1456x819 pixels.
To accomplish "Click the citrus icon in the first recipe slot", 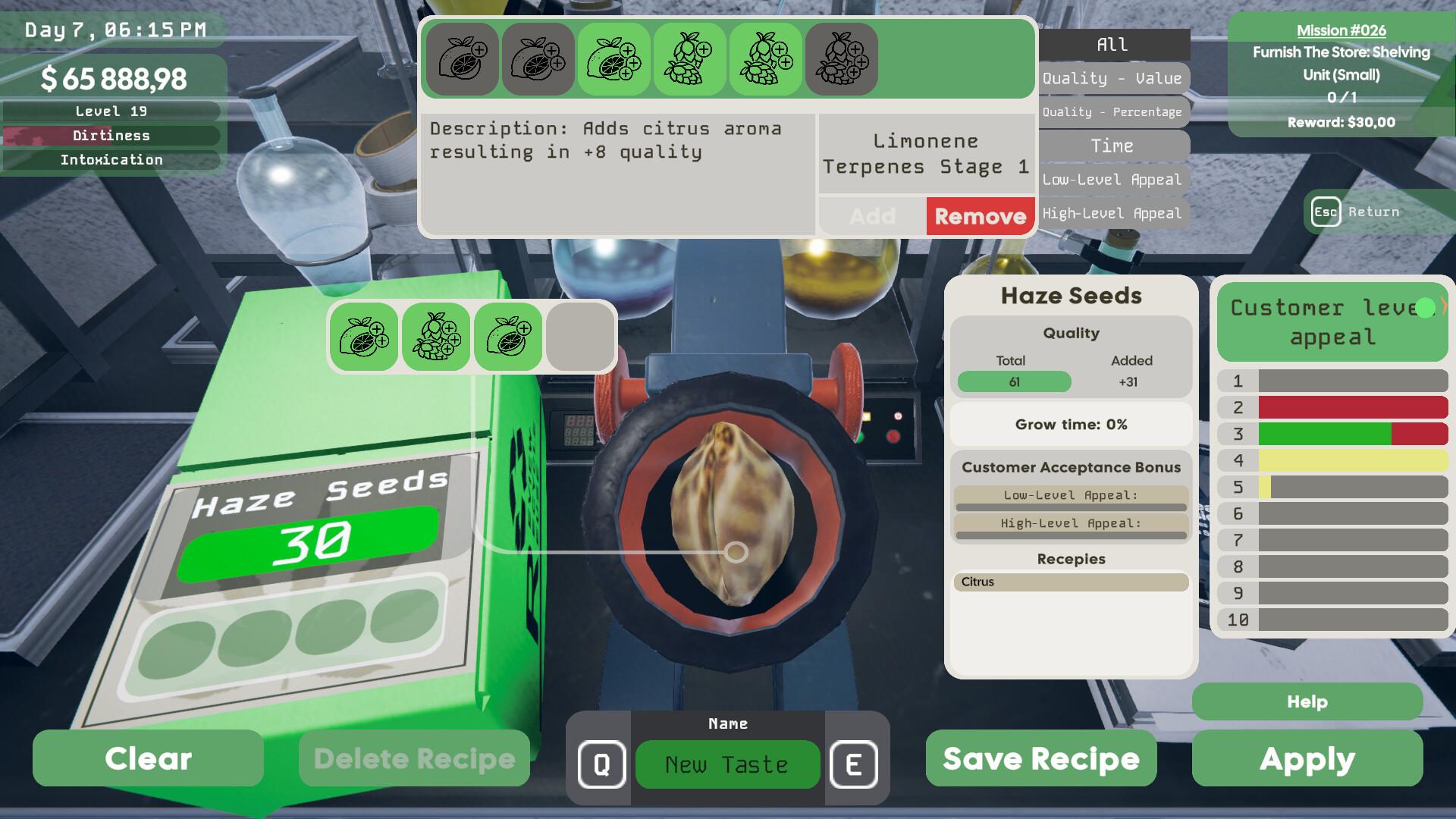I will click(x=362, y=336).
